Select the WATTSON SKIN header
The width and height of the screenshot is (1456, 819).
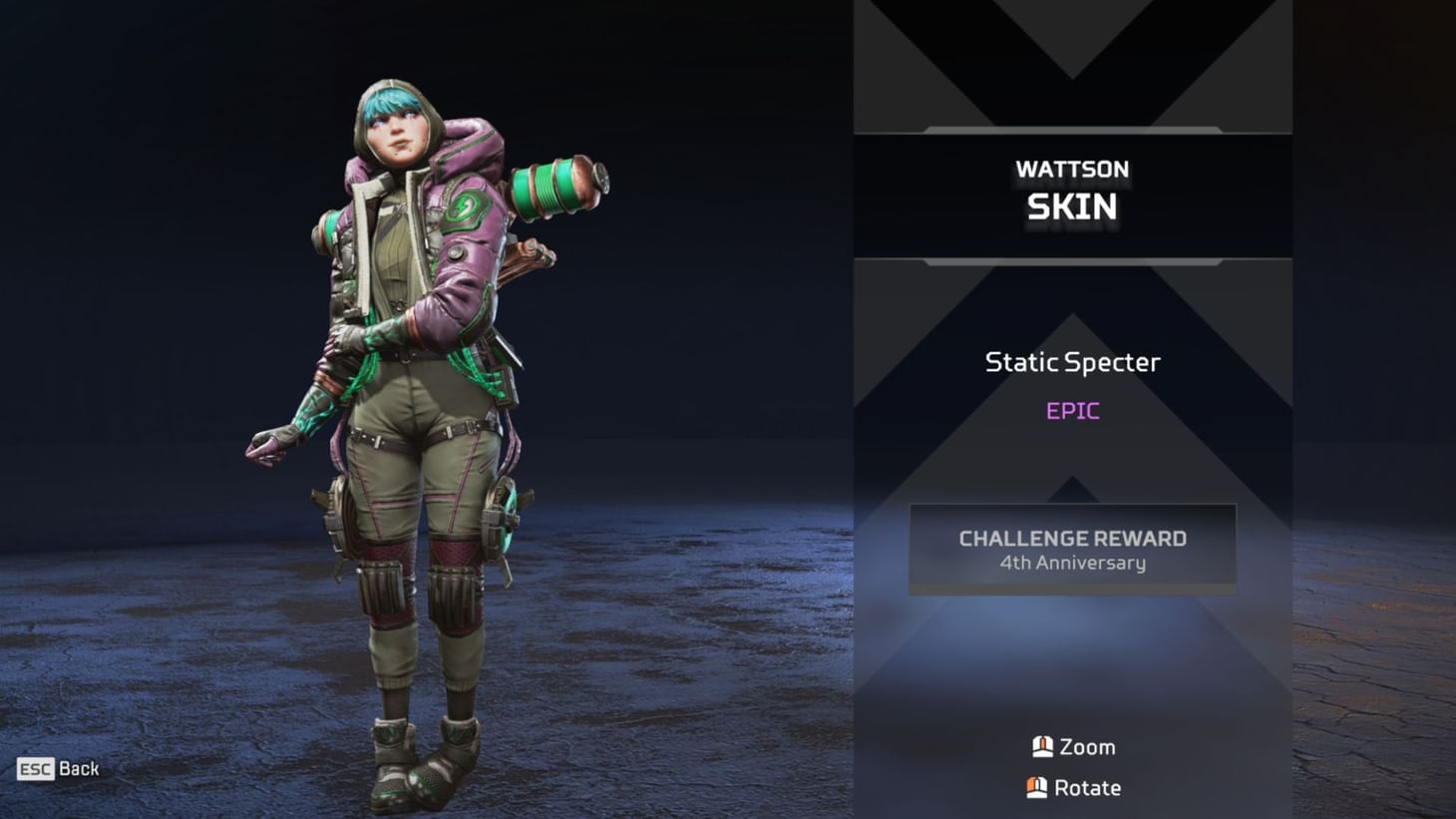pos(1072,190)
